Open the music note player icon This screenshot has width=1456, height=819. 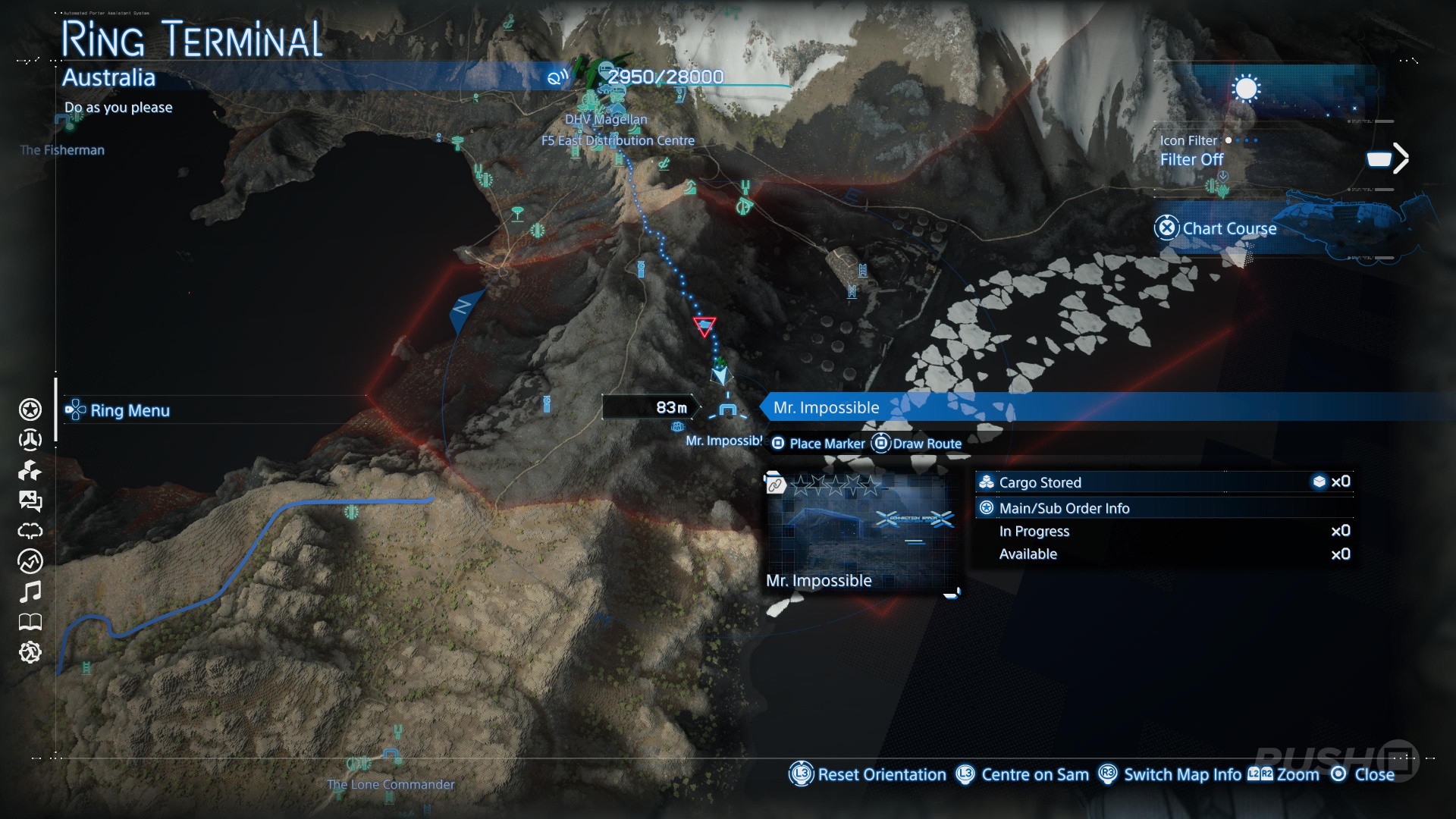tap(30, 591)
